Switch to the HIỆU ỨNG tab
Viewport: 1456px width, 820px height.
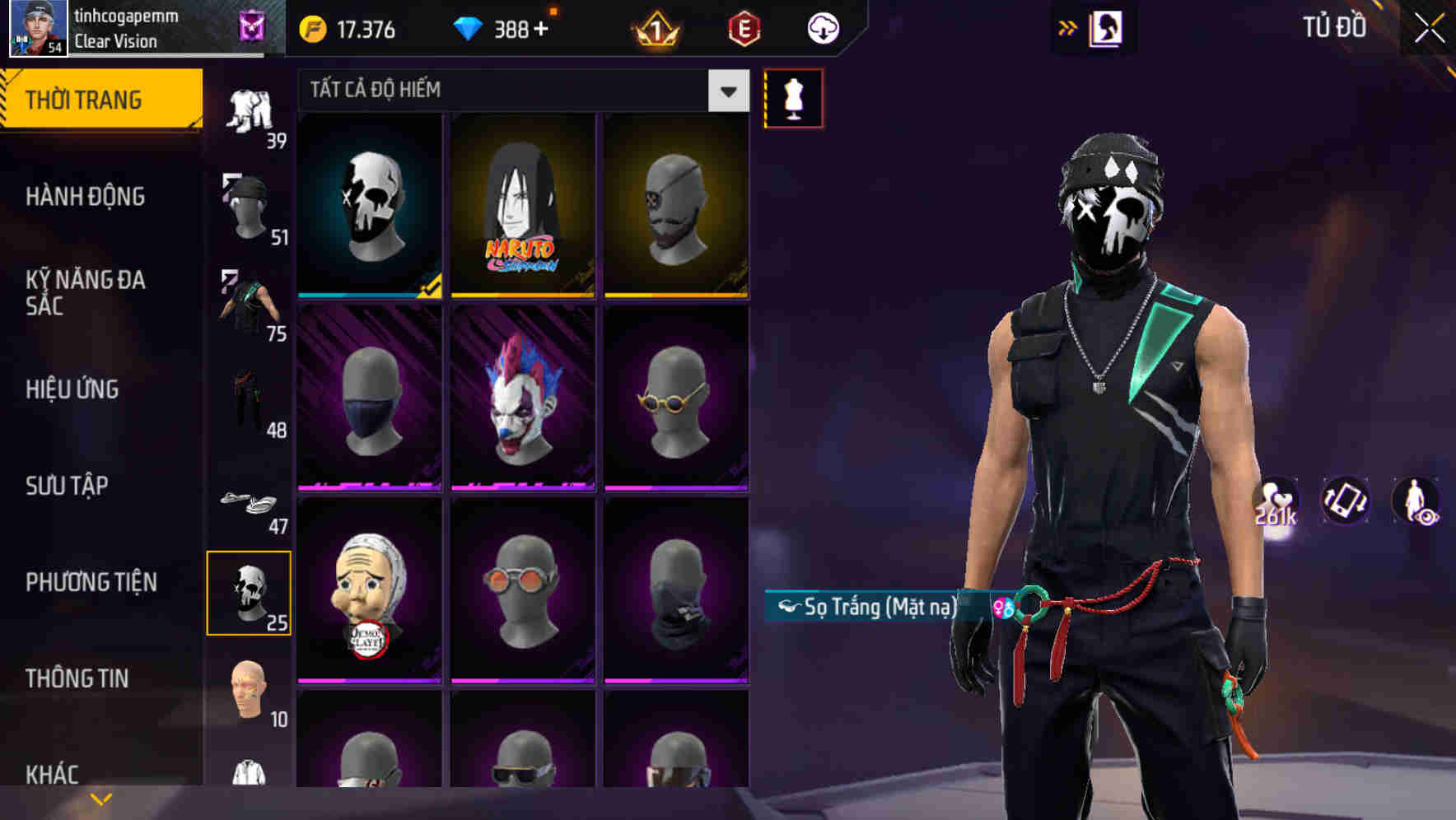[x=71, y=389]
